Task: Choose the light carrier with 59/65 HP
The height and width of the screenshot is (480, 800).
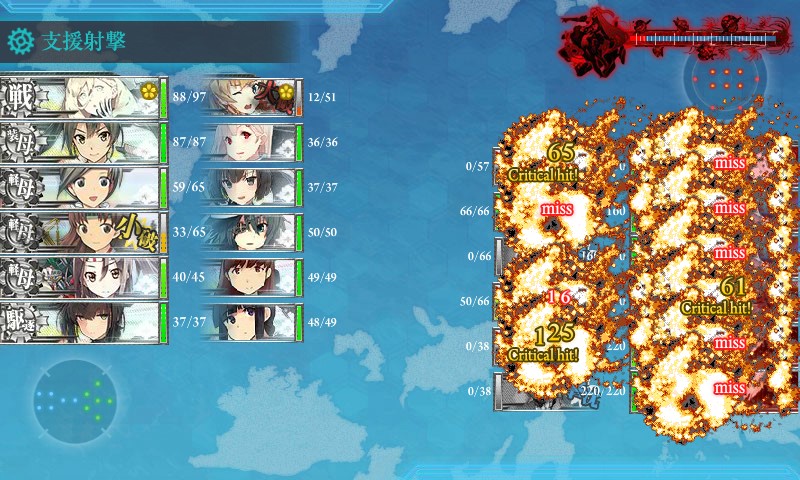Action: (x=82, y=187)
